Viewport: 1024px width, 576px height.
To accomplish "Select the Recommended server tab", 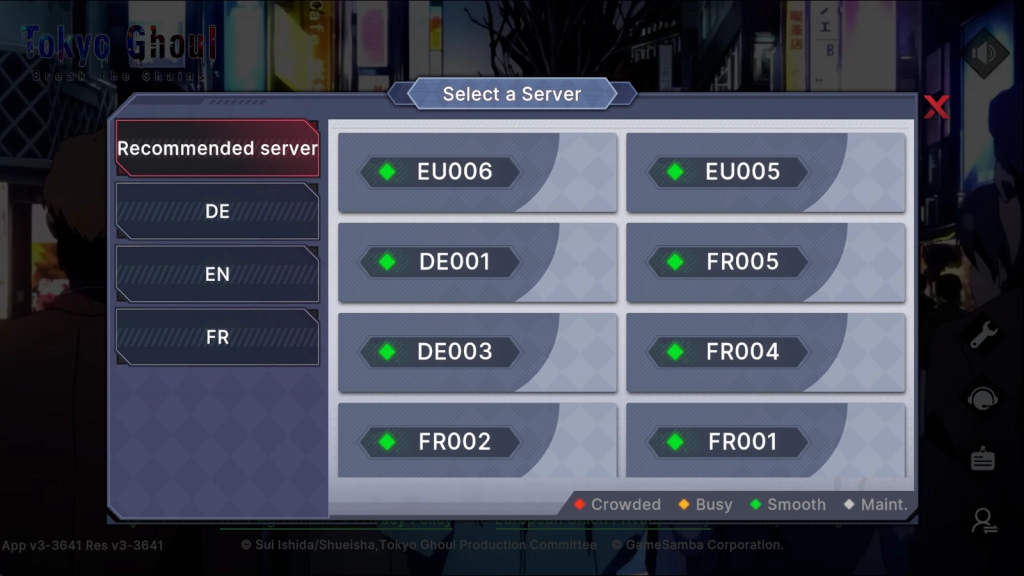I will pyautogui.click(x=217, y=149).
